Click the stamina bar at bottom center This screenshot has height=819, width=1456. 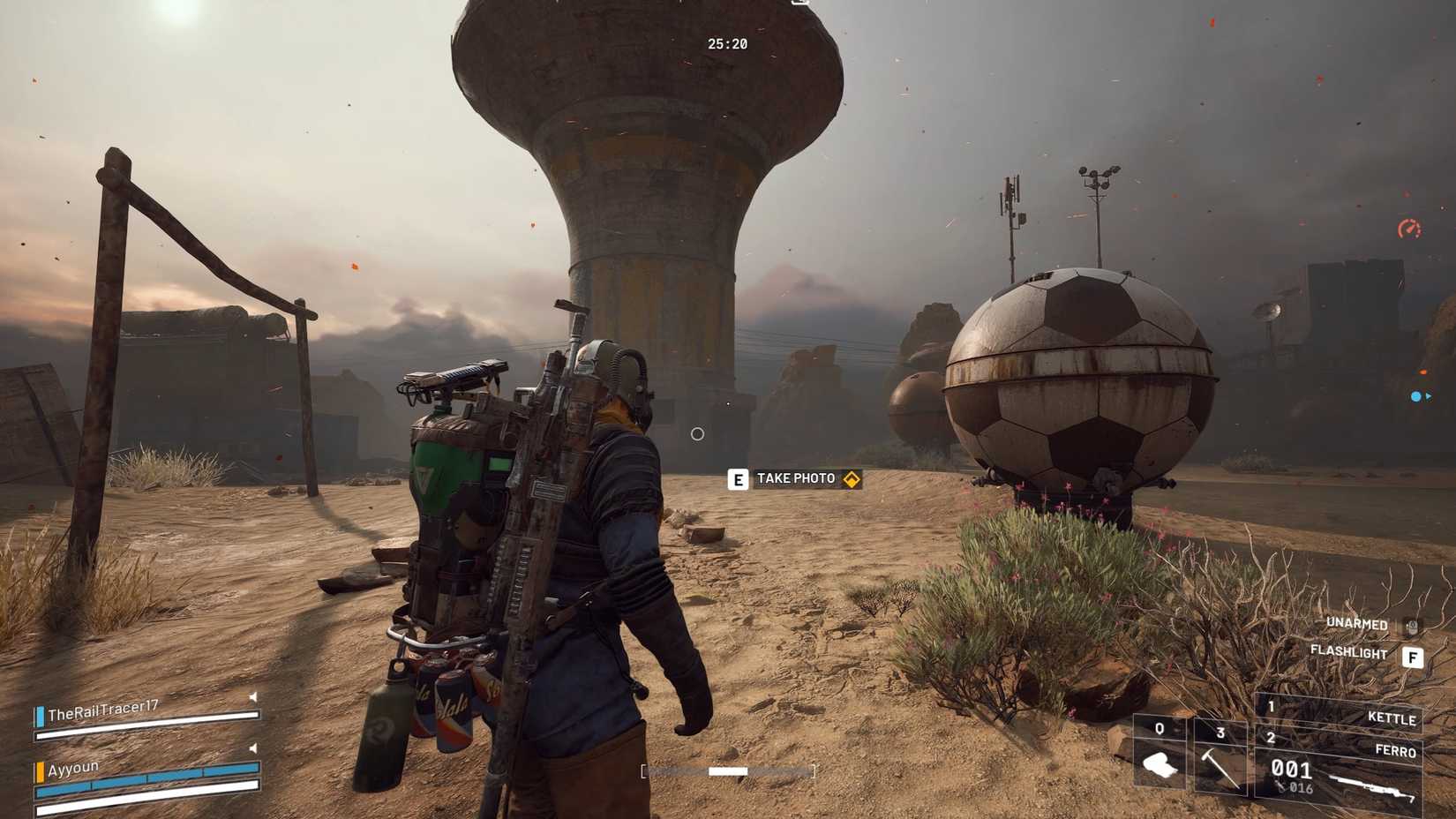[729, 770]
